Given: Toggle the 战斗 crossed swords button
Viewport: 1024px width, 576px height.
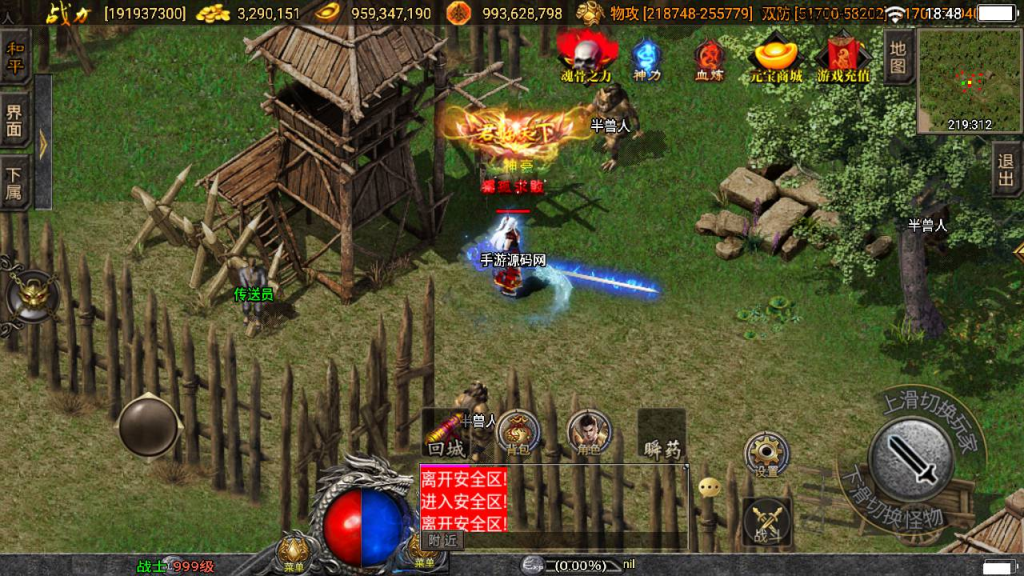Looking at the screenshot, I should click(767, 520).
